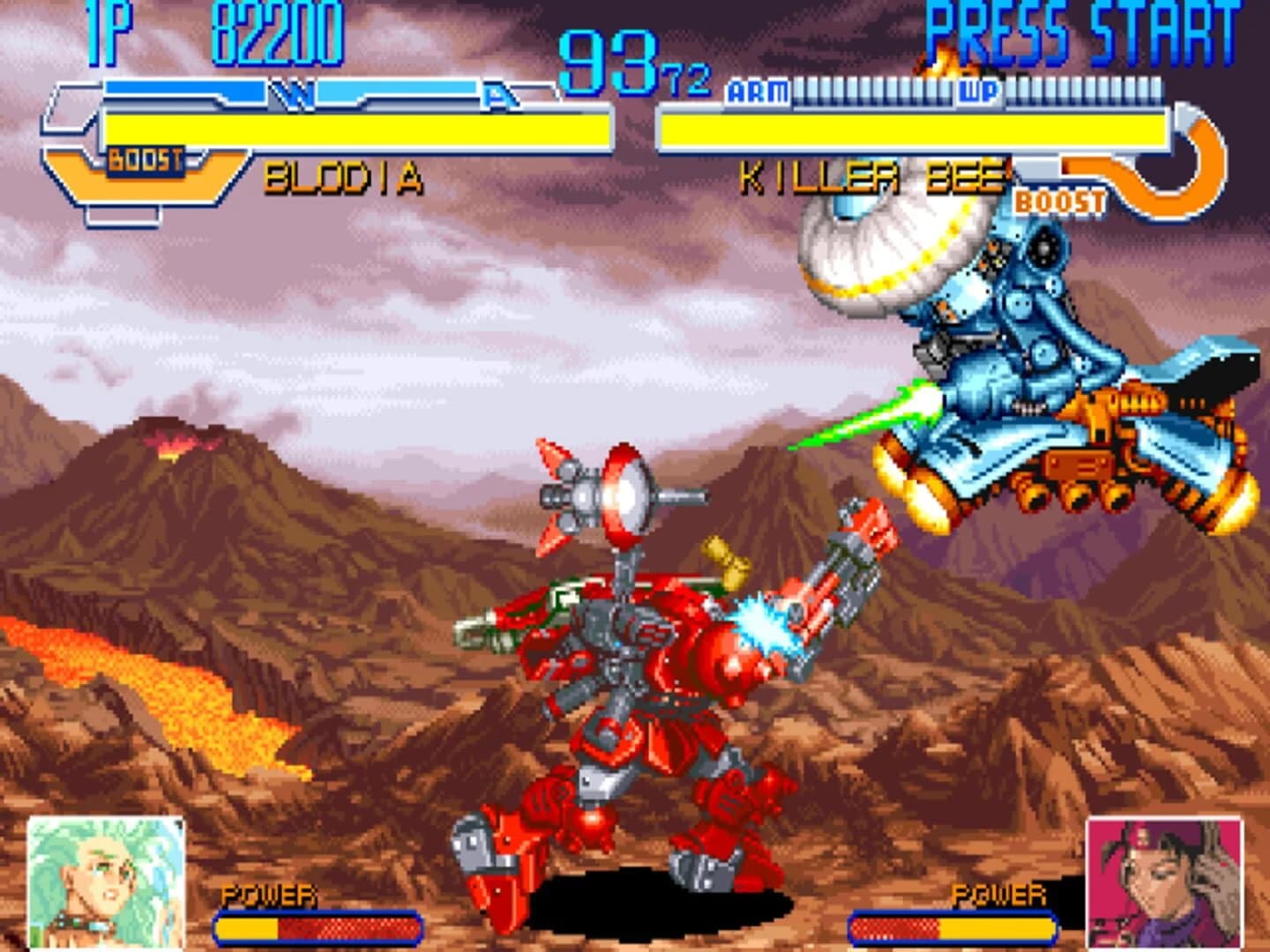Select the left fighter's BOOST emblem
The width and height of the screenshot is (1270, 952).
144,161
